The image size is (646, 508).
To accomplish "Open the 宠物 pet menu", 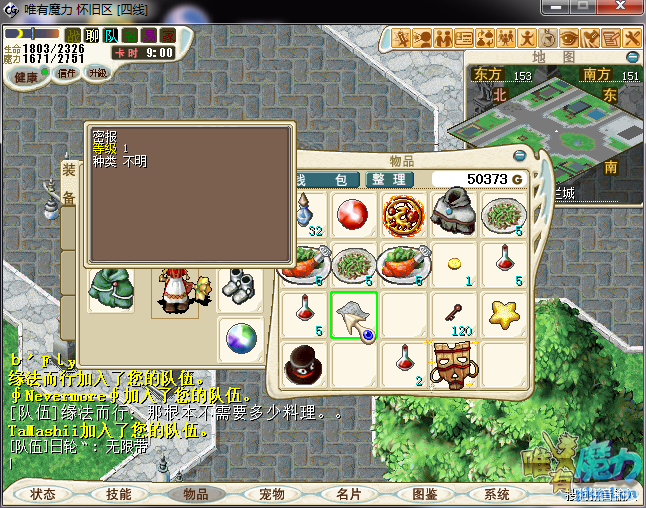I will (x=272, y=494).
